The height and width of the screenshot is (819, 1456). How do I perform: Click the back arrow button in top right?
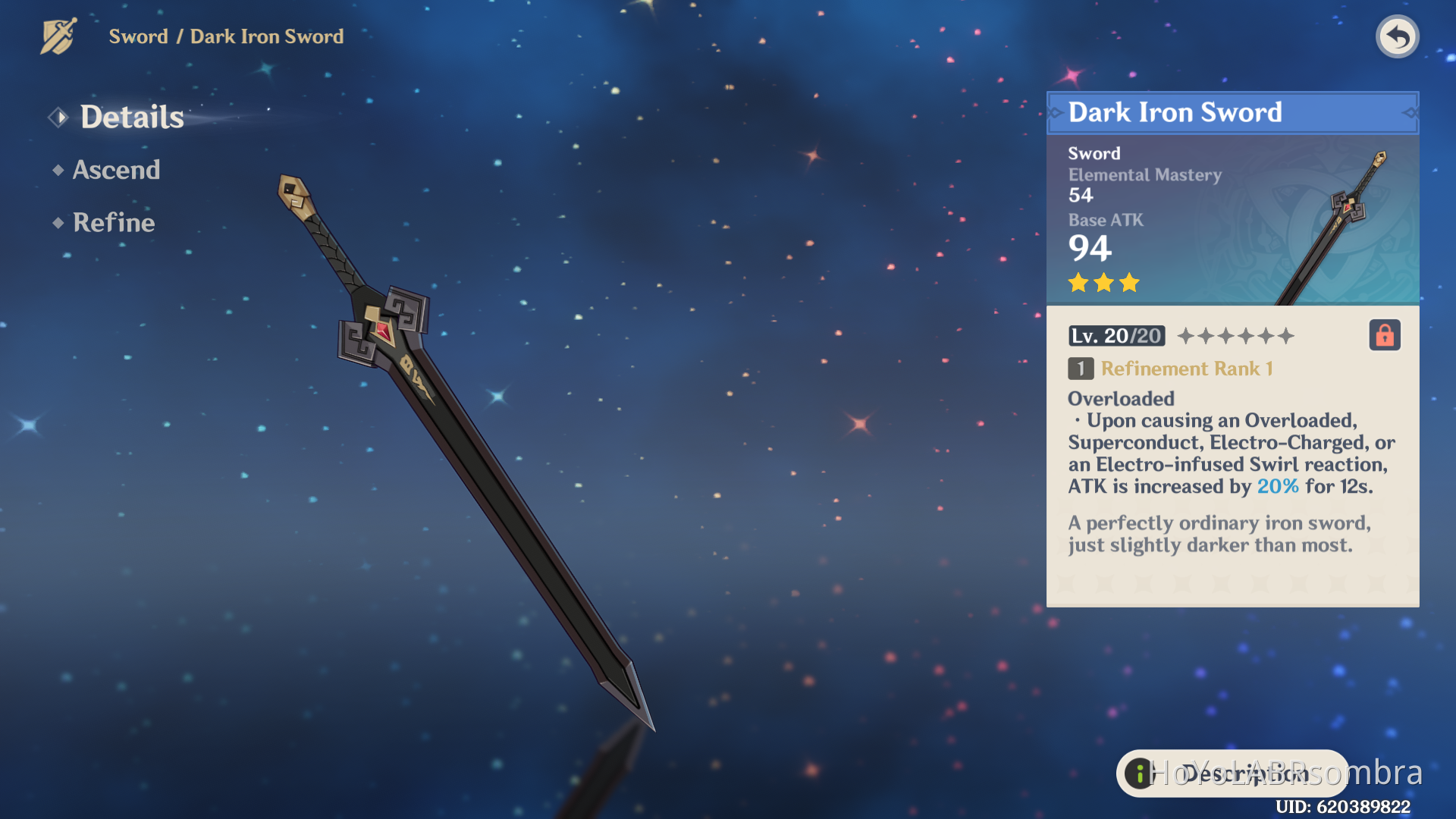1398,36
